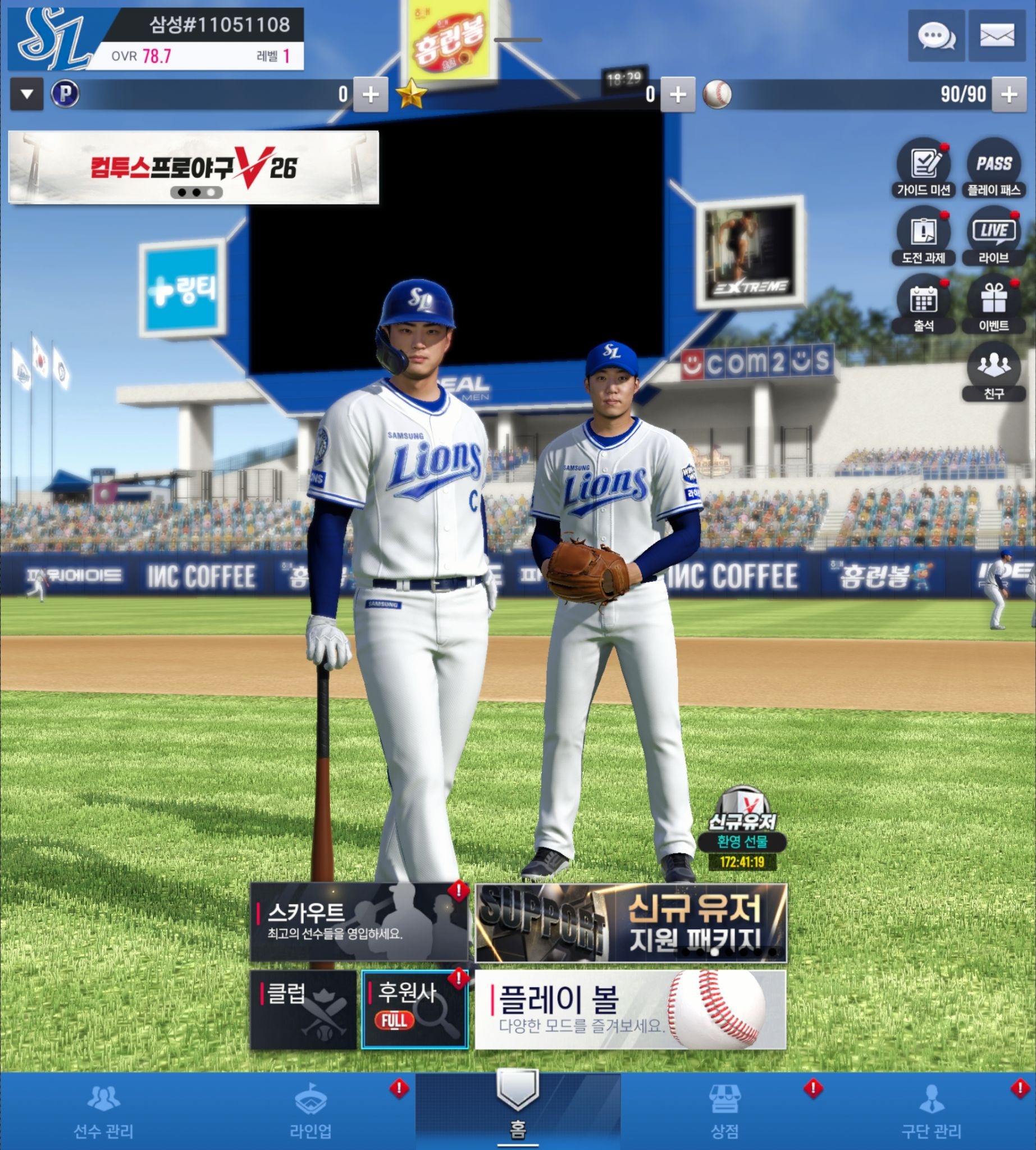View the 신규 유저 지원 패키지 banner
This screenshot has width=1036, height=1150.
[x=631, y=922]
